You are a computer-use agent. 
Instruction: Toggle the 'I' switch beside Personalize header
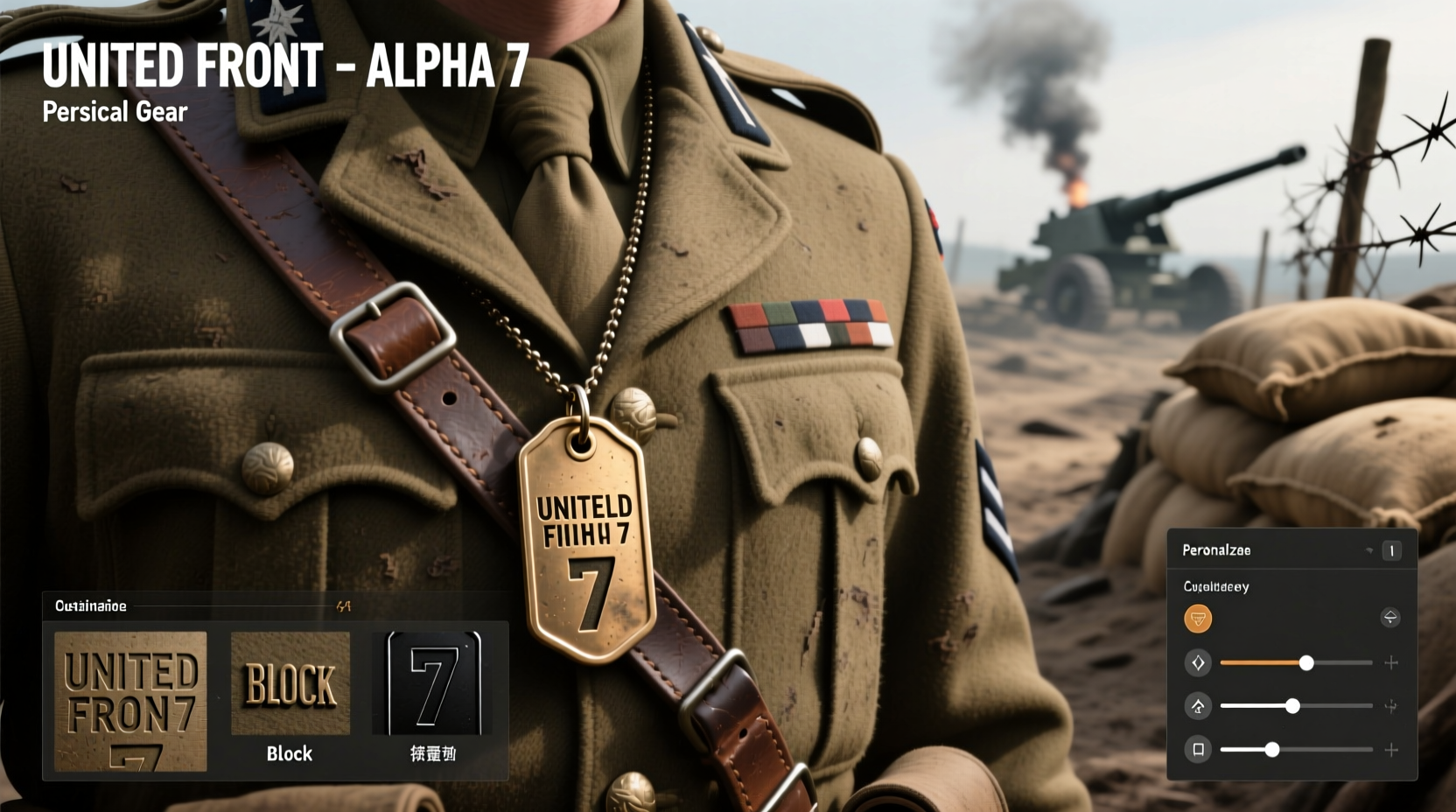tap(1393, 550)
